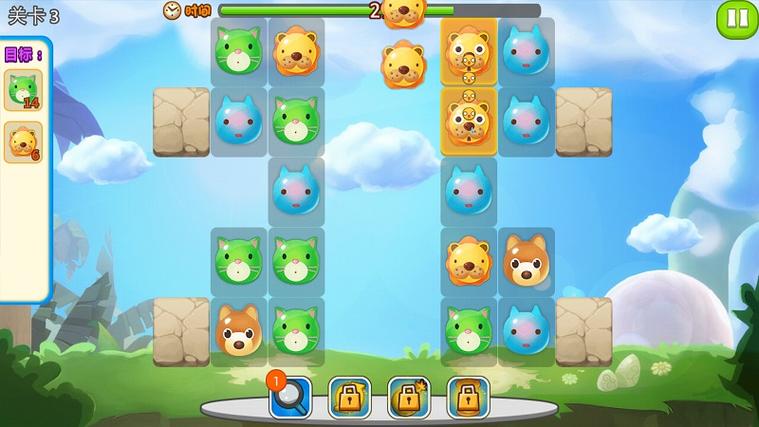This screenshot has height=427, width=759.
Task: Check the lion goal with 6 remaining
Action: [23, 142]
